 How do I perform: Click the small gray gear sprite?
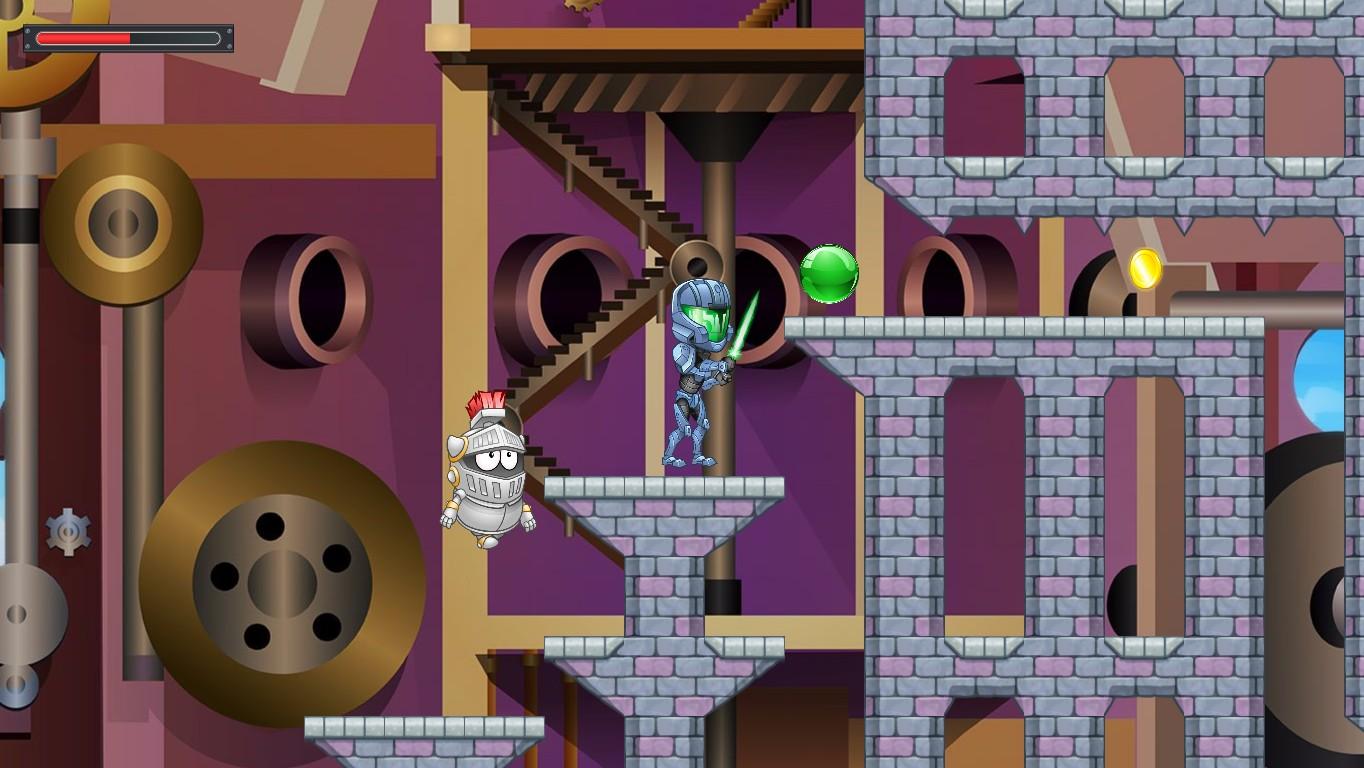point(67,533)
